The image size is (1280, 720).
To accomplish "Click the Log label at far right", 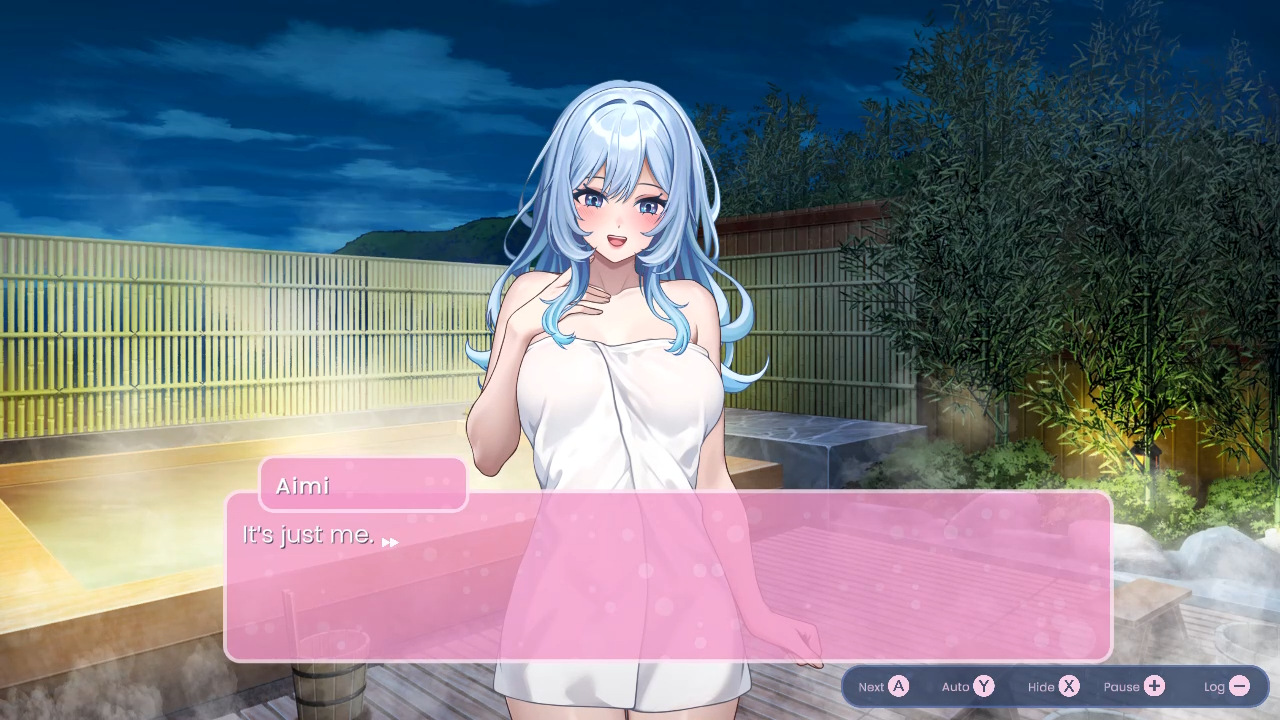I will point(1212,686).
